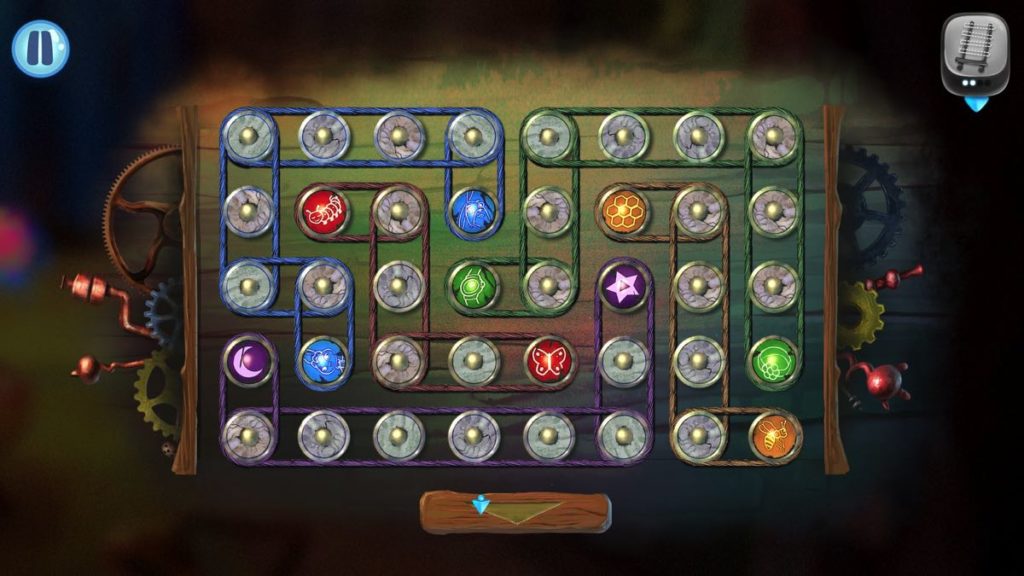Pick the orange bee tile
Viewport: 1024px width, 576px height.
773,435
